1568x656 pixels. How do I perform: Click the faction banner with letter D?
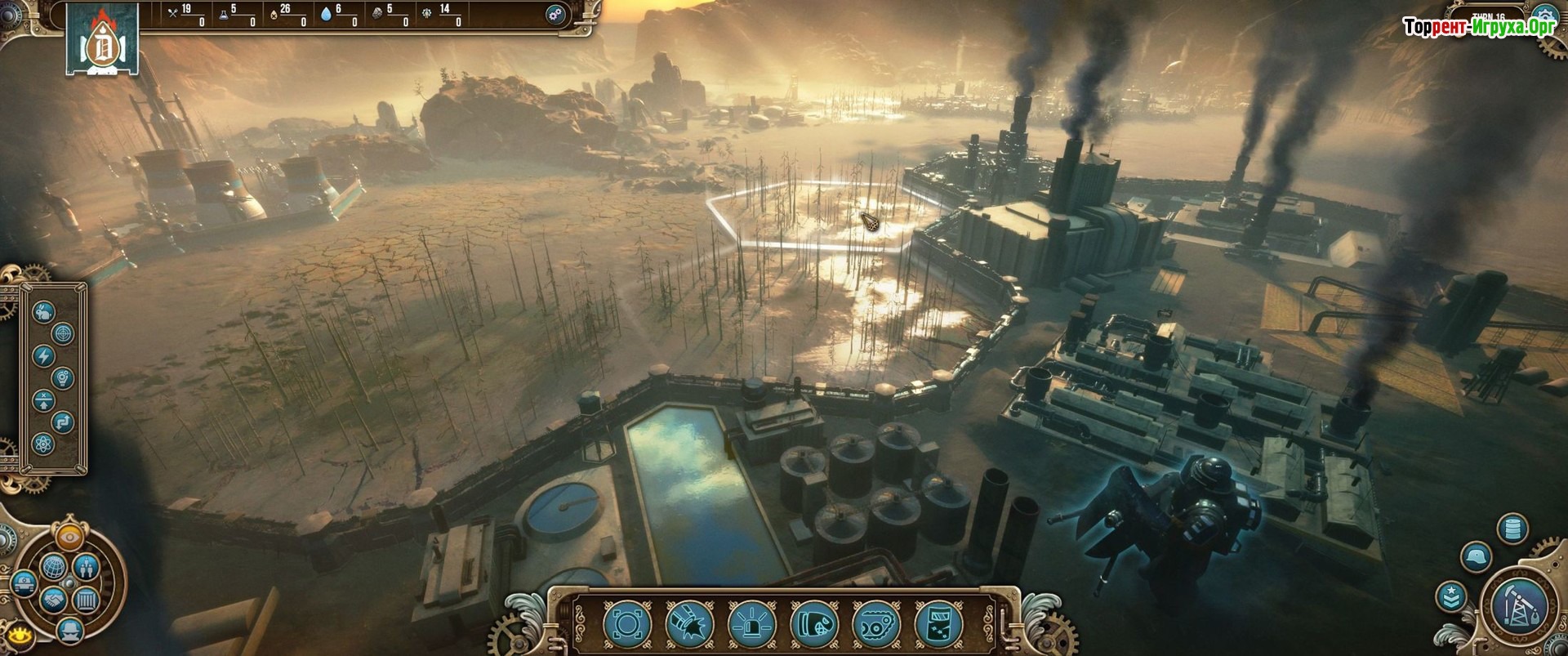pos(102,42)
